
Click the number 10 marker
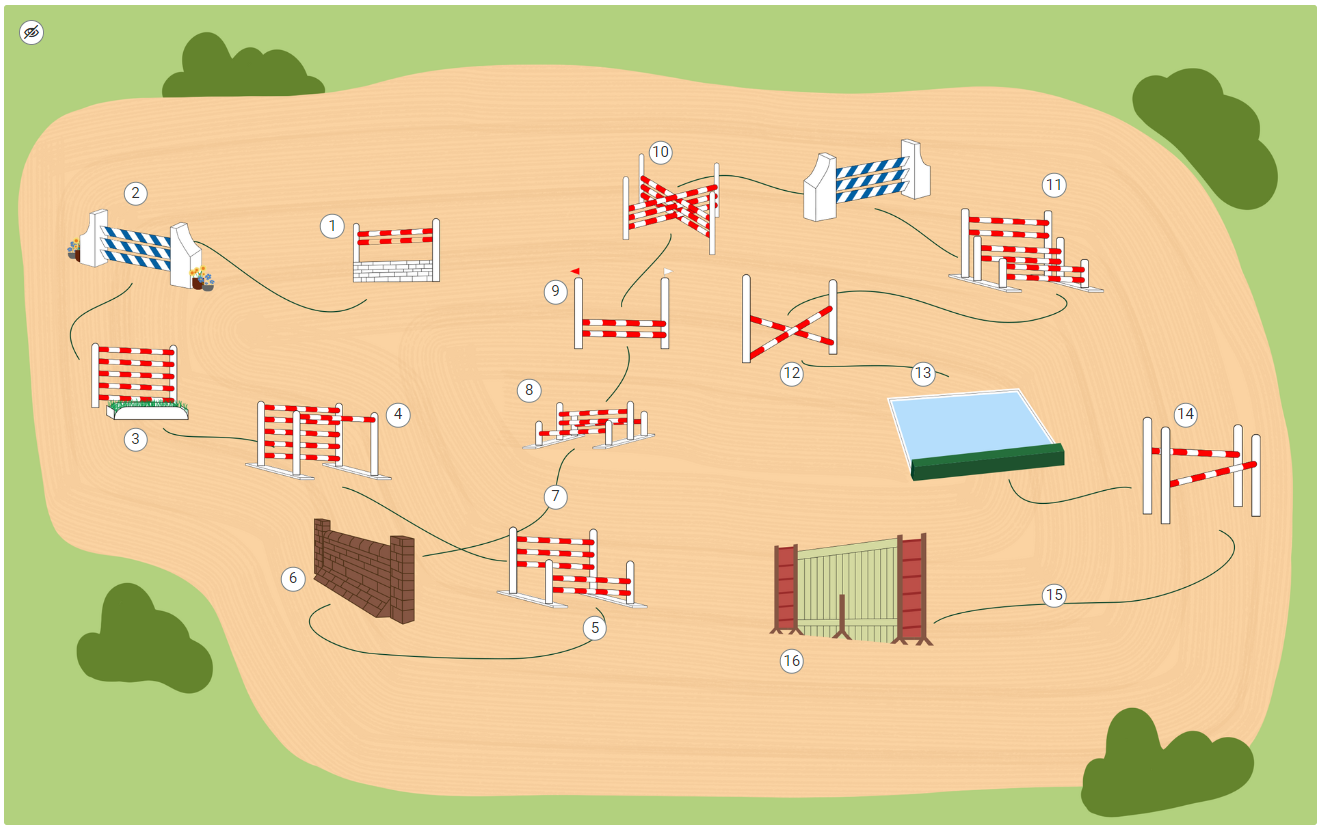click(660, 153)
